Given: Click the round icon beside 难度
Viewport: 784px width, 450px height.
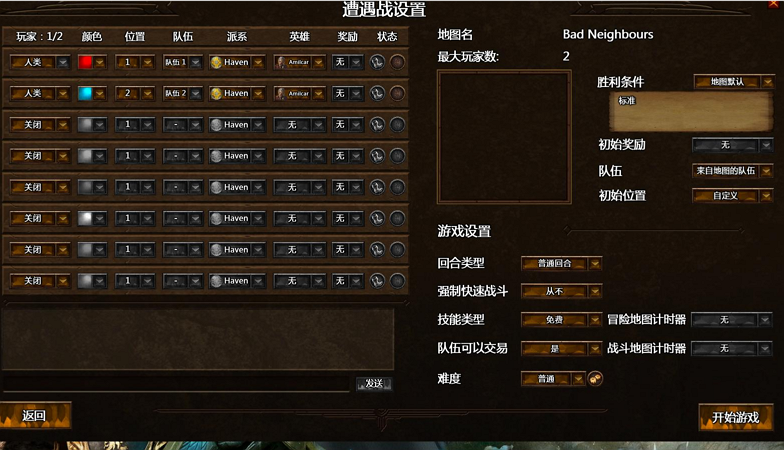Looking at the screenshot, I should (595, 378).
